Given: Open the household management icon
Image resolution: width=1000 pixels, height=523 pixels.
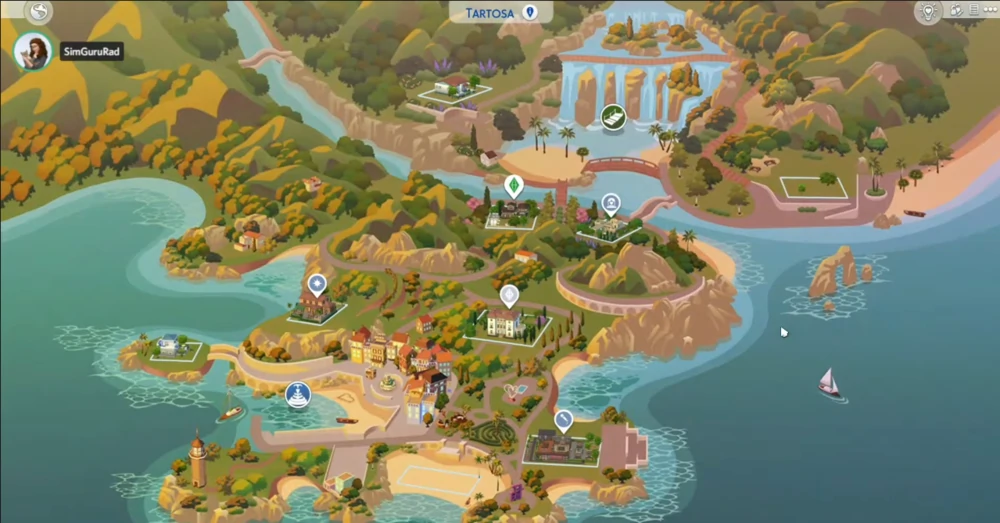Looking at the screenshot, I should tap(956, 11).
